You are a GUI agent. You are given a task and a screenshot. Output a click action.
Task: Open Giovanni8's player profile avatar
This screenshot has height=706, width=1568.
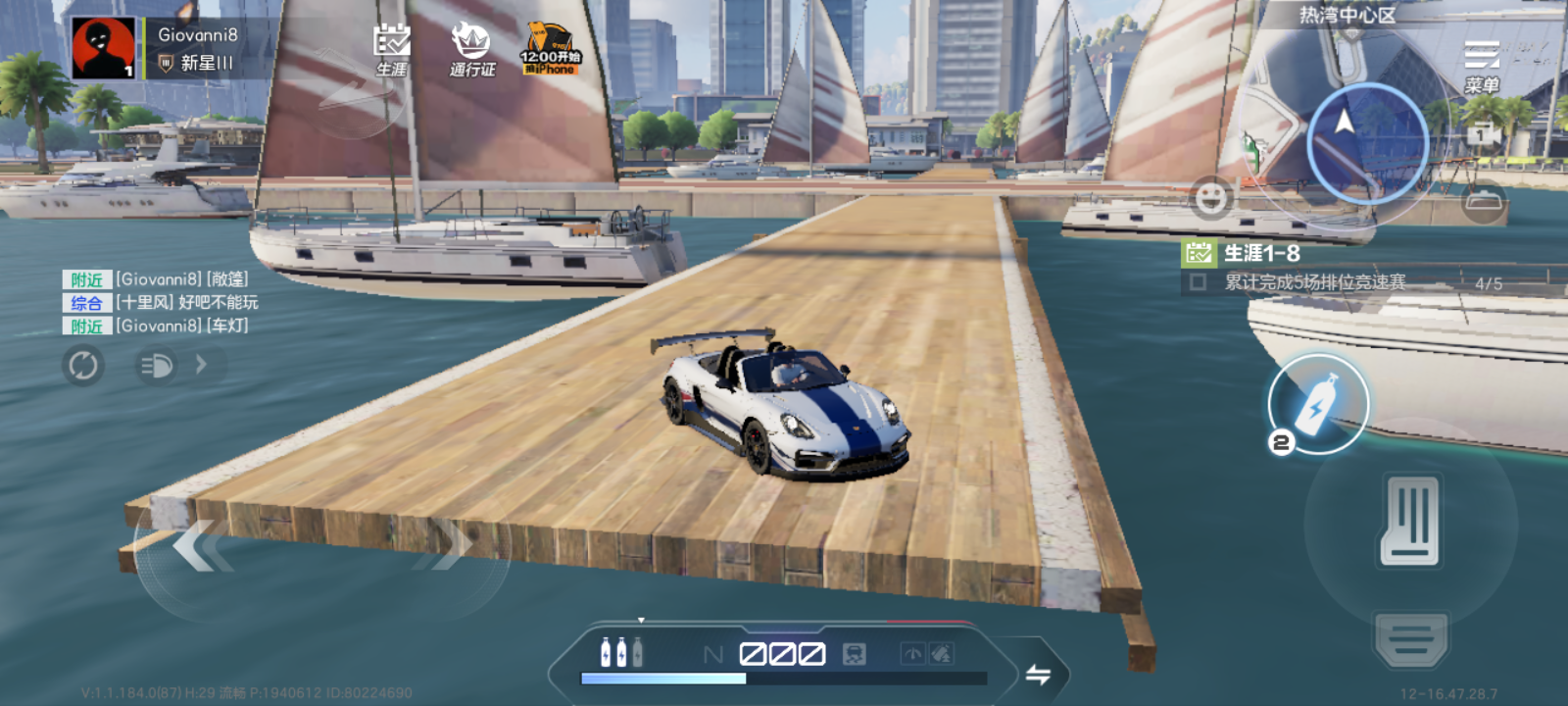(x=103, y=48)
